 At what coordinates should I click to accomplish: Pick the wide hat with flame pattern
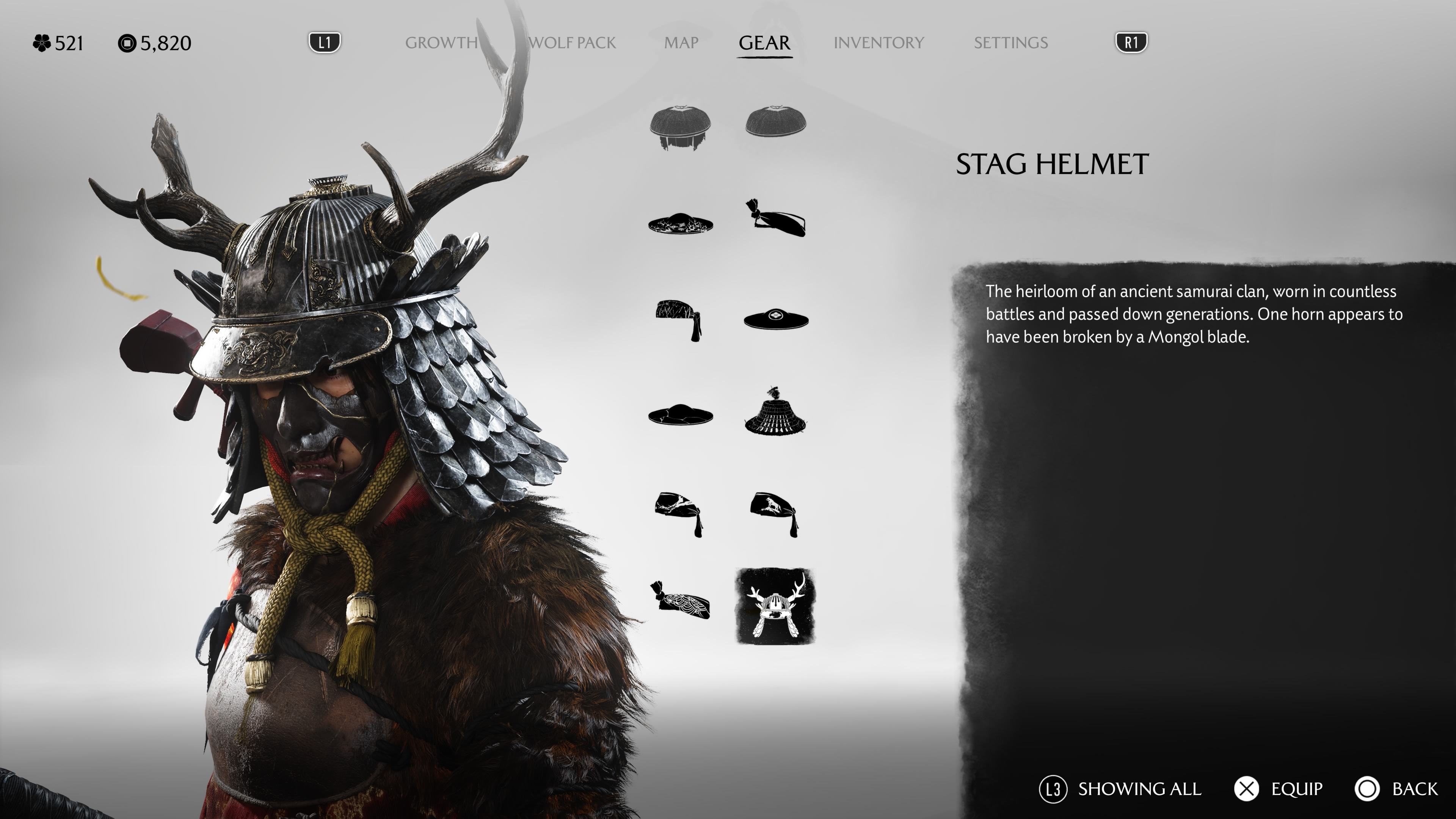coord(680,224)
